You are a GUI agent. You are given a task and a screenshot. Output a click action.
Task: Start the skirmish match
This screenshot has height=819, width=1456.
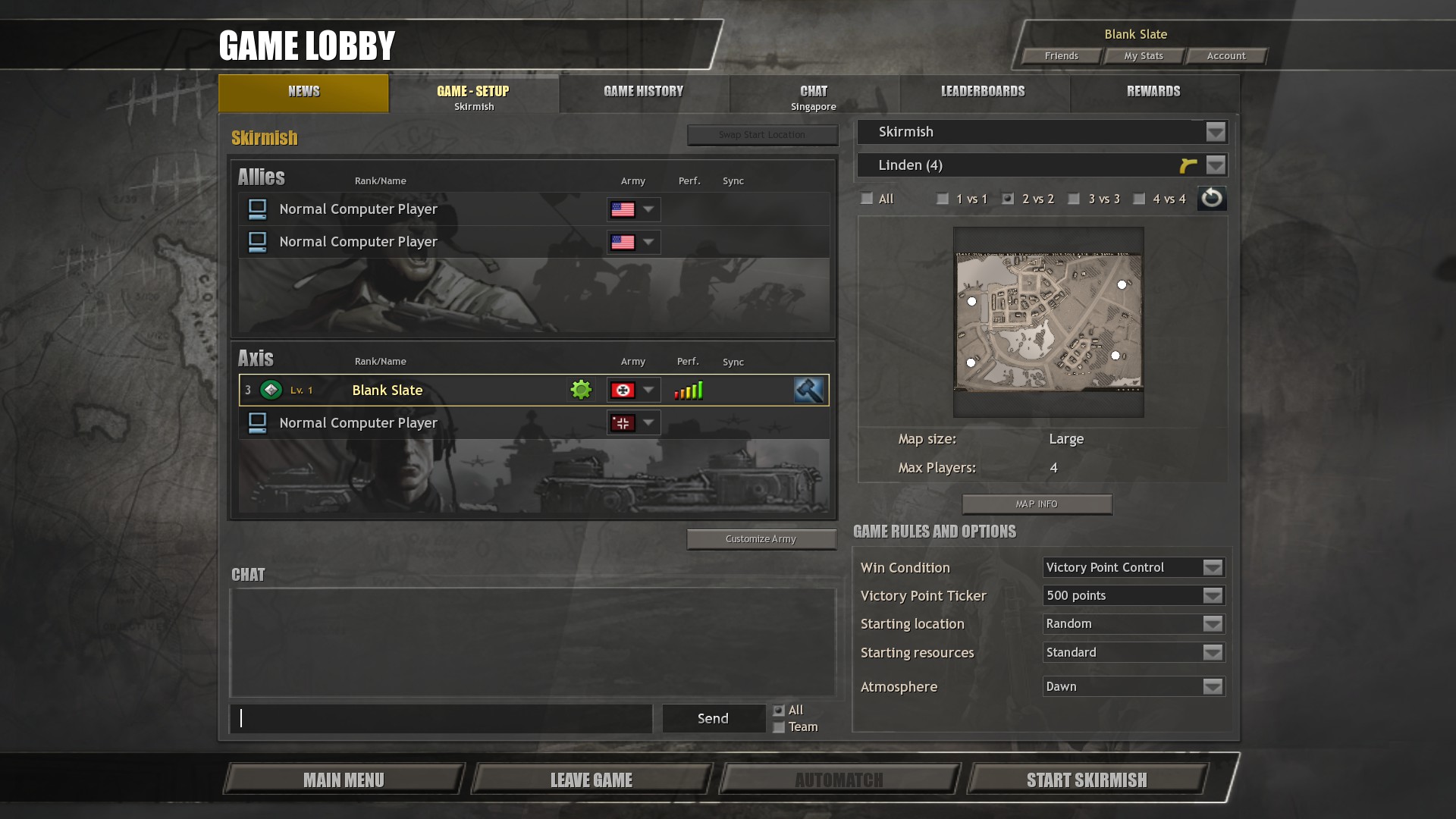point(1086,780)
